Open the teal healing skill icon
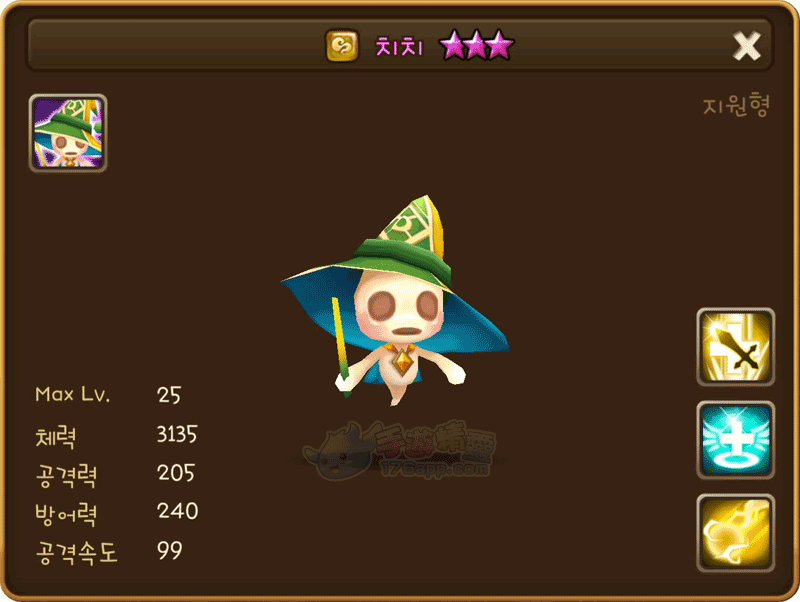This screenshot has width=800, height=602. pos(735,440)
